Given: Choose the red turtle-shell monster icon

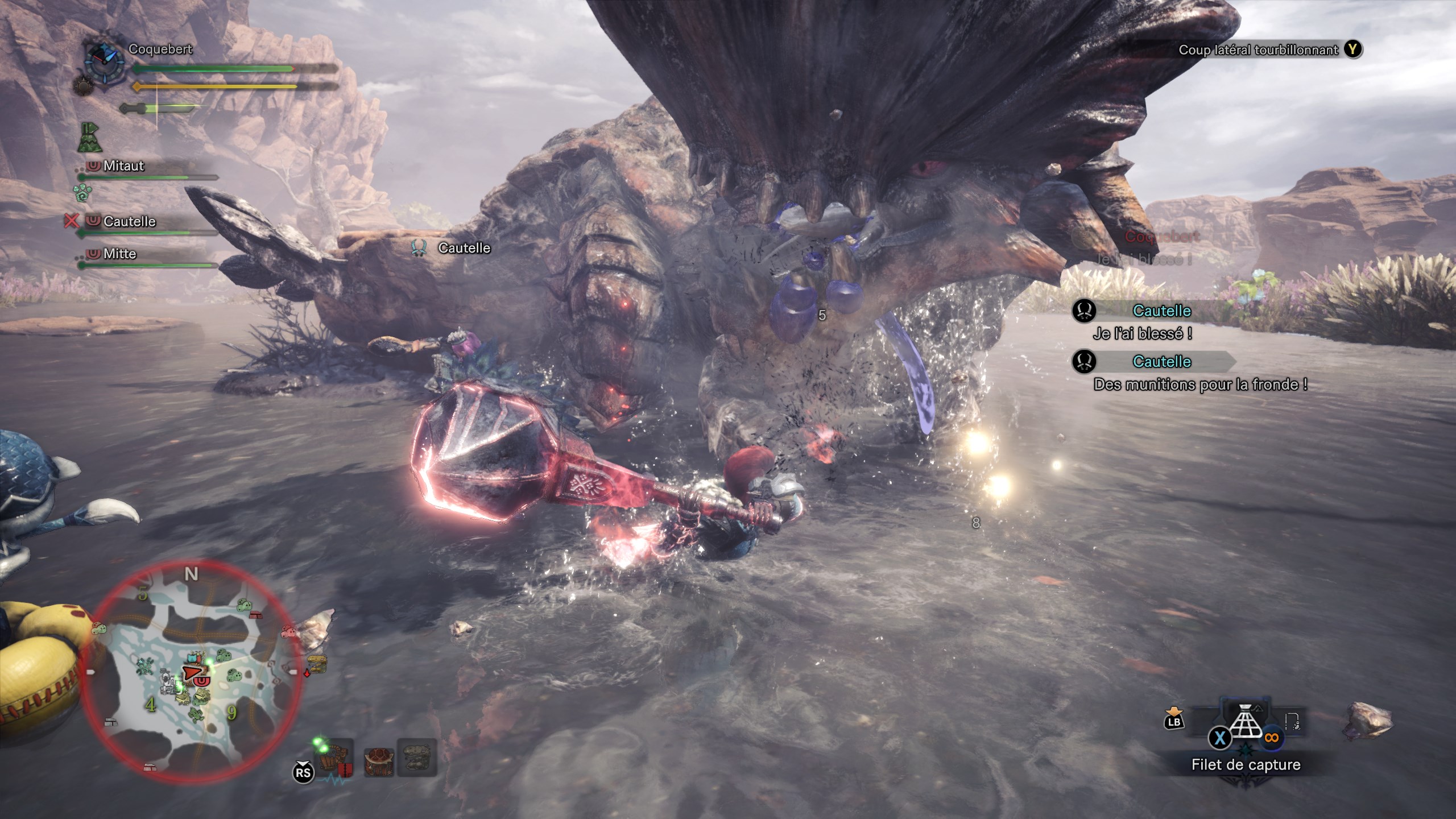Looking at the screenshot, I should (378, 758).
